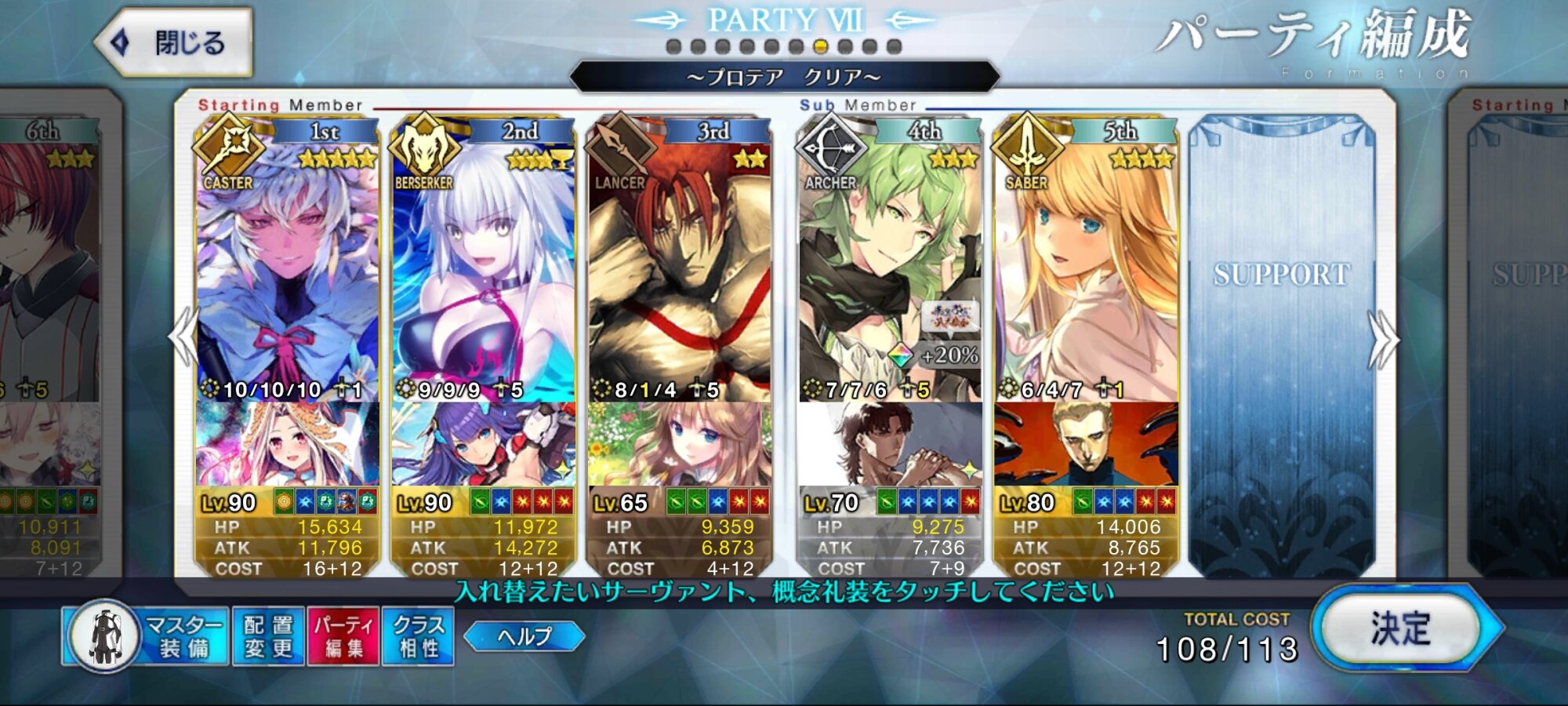
Task: Change the Berserker's equipped craft essence
Action: [483, 444]
